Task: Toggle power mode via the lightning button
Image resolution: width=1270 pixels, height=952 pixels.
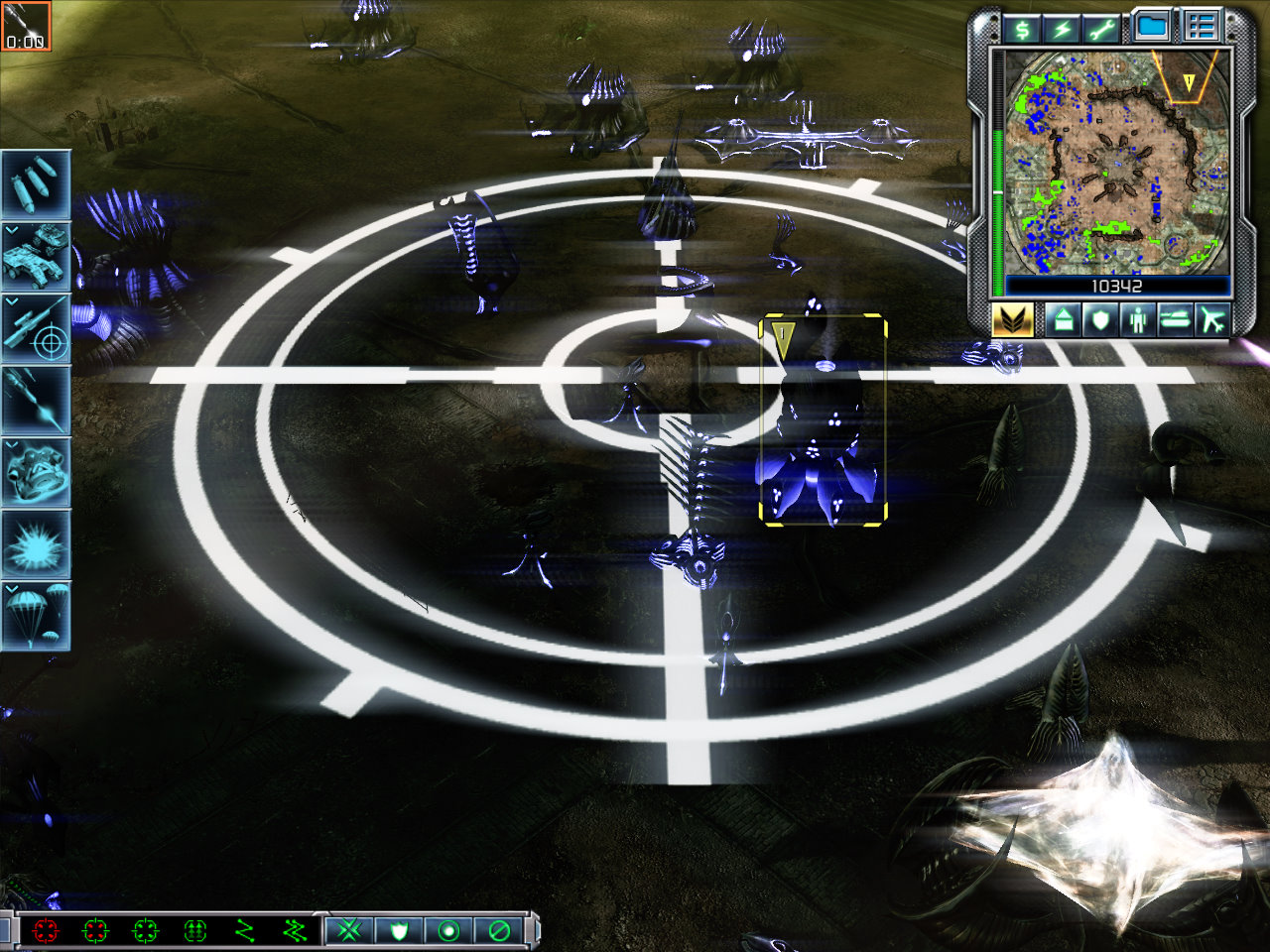Action: (x=1063, y=29)
